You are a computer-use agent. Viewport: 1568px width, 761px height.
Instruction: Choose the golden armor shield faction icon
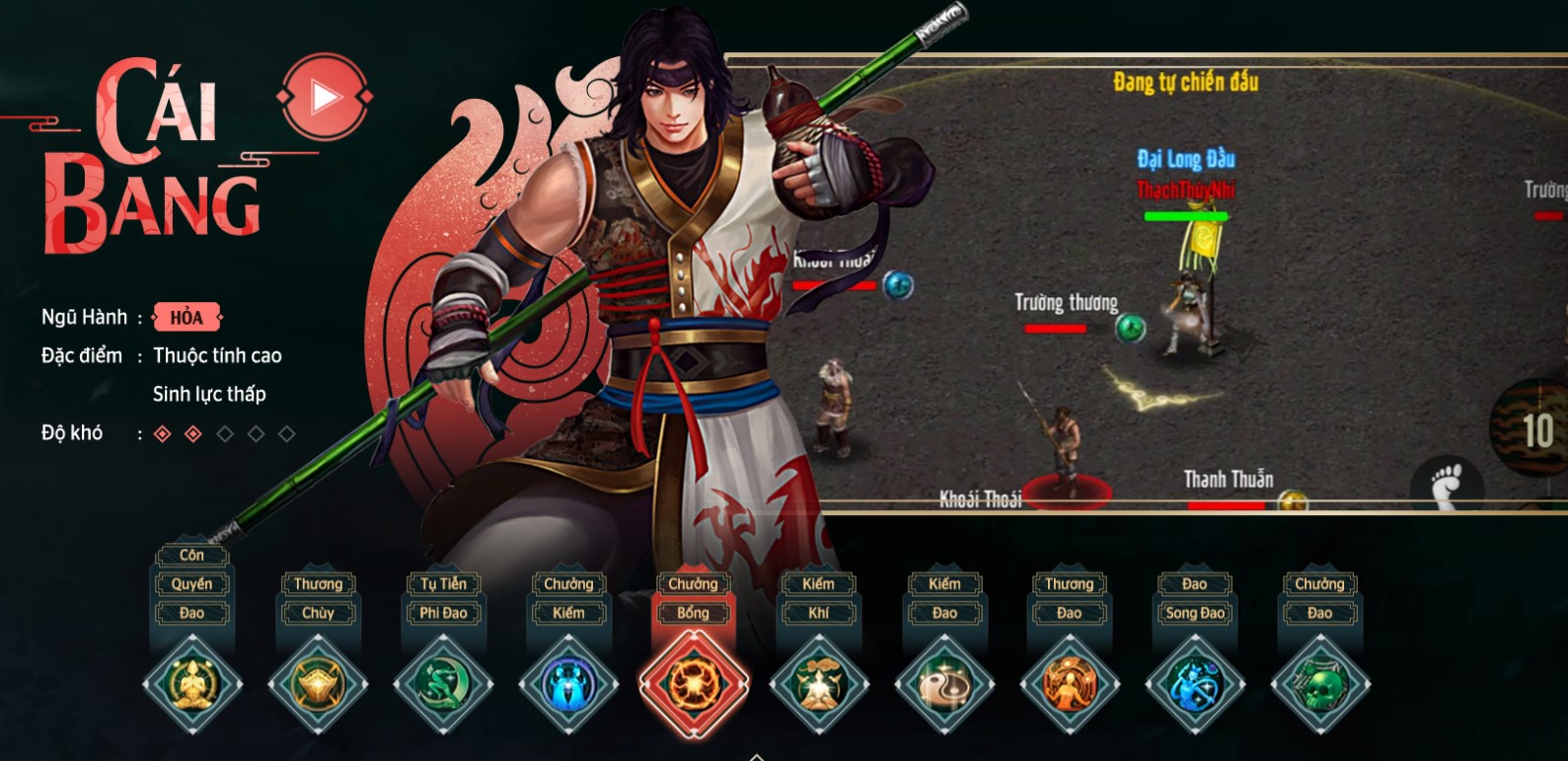point(317,683)
